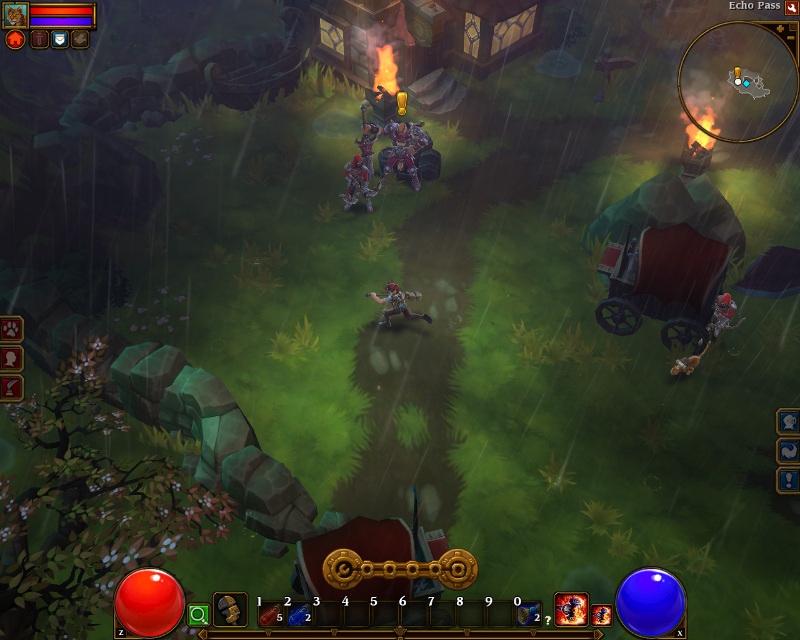The height and width of the screenshot is (640, 800).
Task: Click the circular minimap
Action: pyautogui.click(x=738, y=82)
